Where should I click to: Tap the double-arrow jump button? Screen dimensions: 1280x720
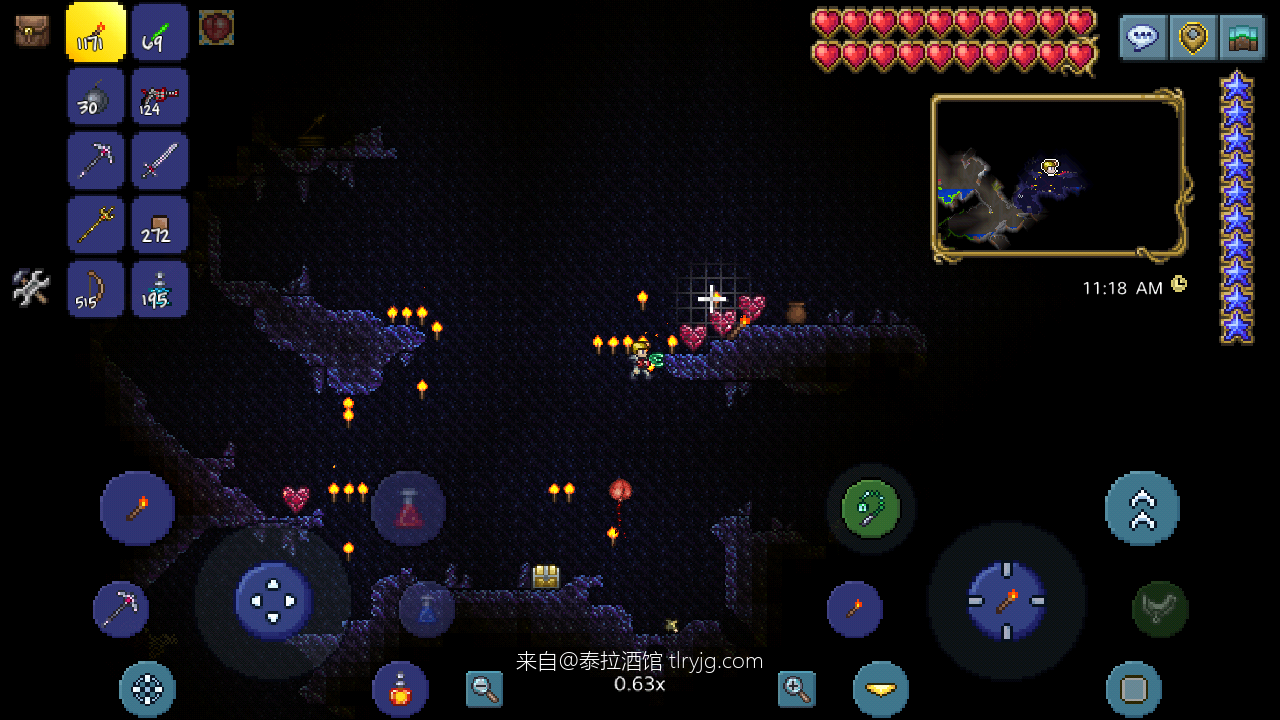point(1142,508)
